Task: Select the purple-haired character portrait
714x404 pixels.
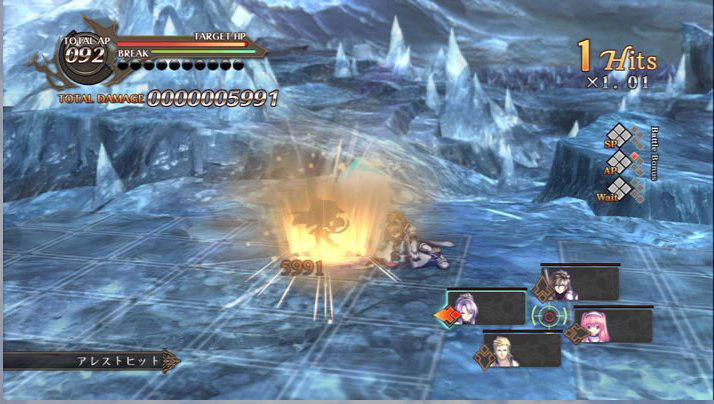Action: [466, 307]
